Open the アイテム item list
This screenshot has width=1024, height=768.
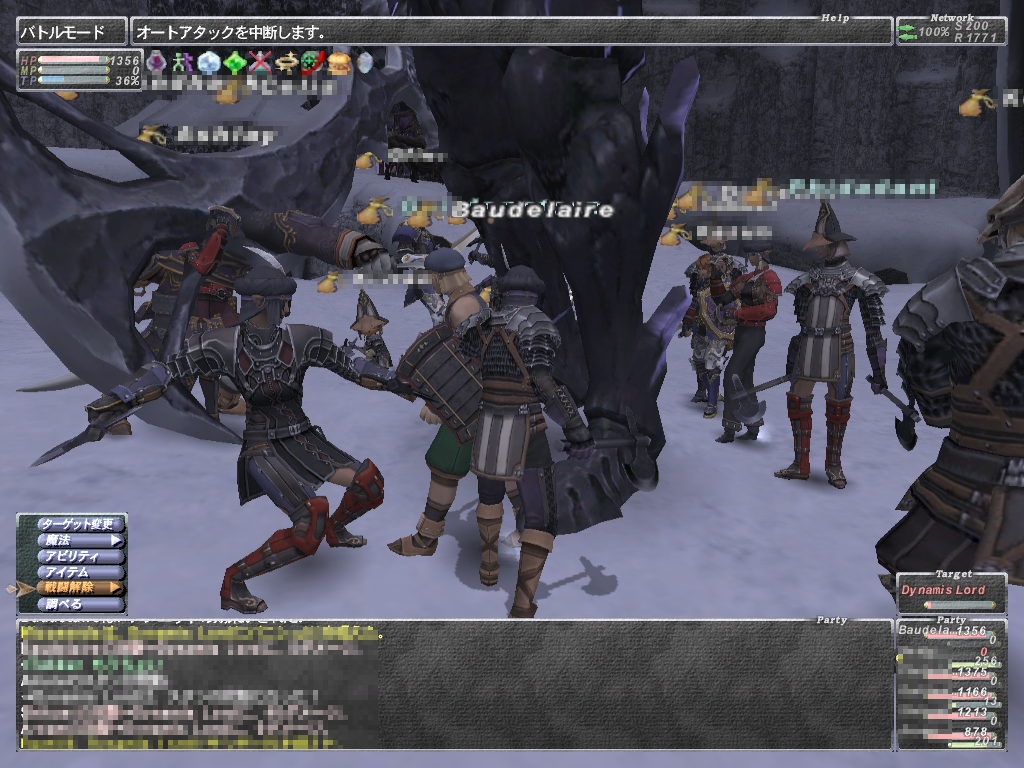pos(81,572)
